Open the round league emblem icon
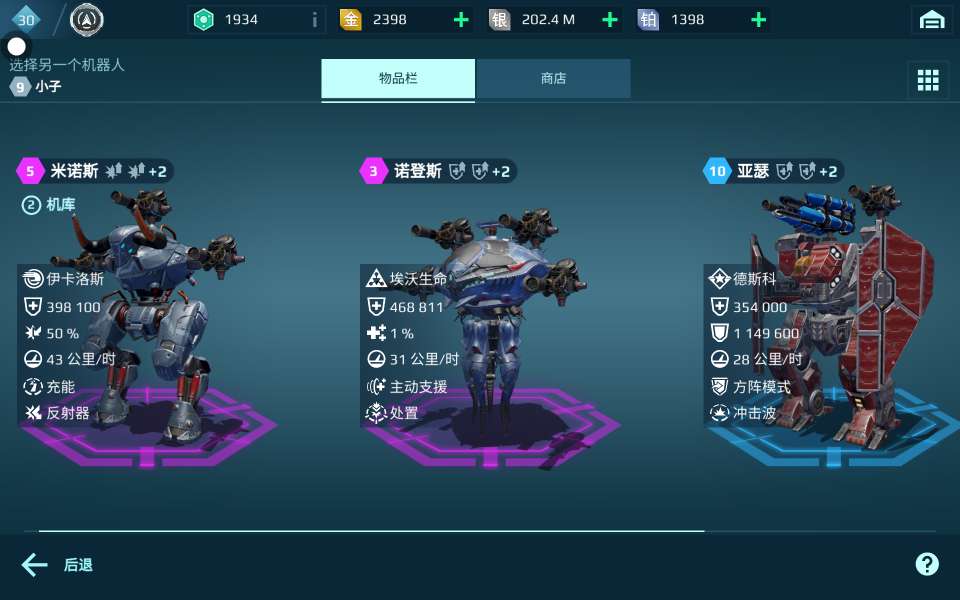 [x=87, y=19]
